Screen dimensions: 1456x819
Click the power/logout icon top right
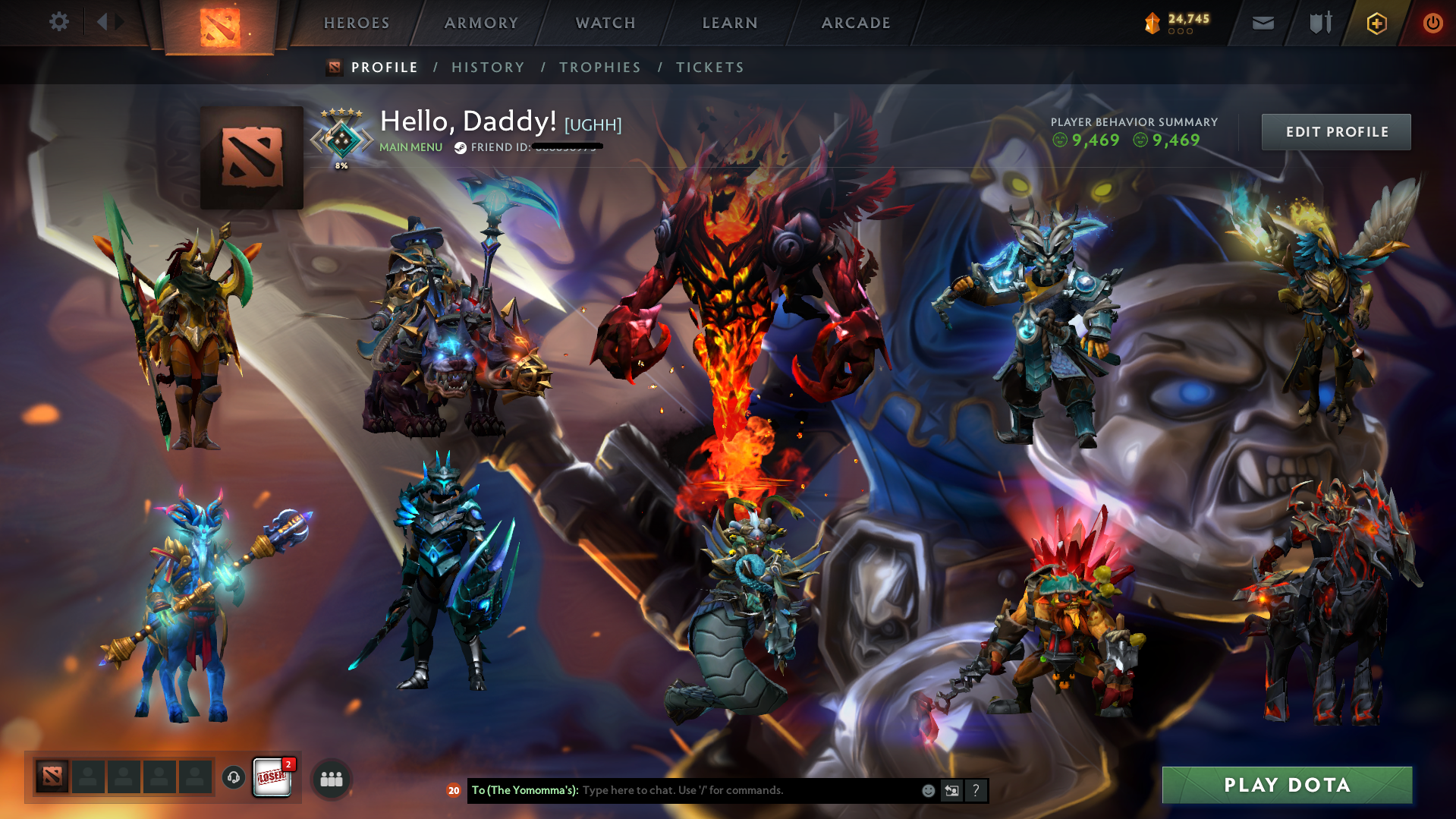point(1432,23)
